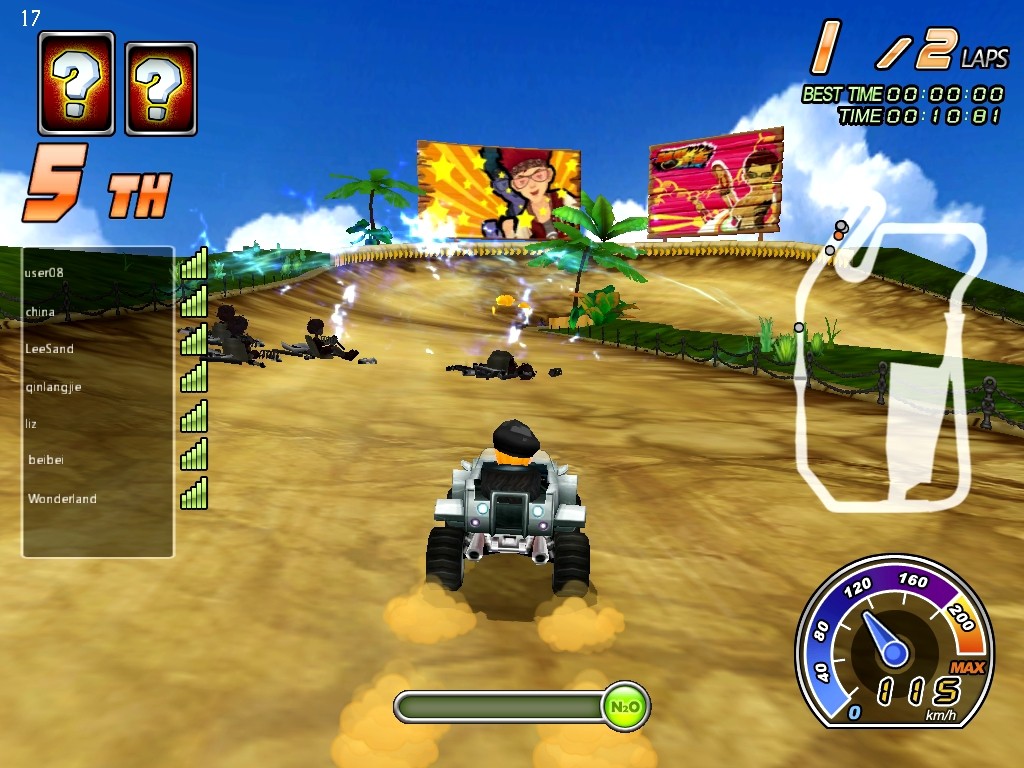Select the Wonderland player row

62,499
